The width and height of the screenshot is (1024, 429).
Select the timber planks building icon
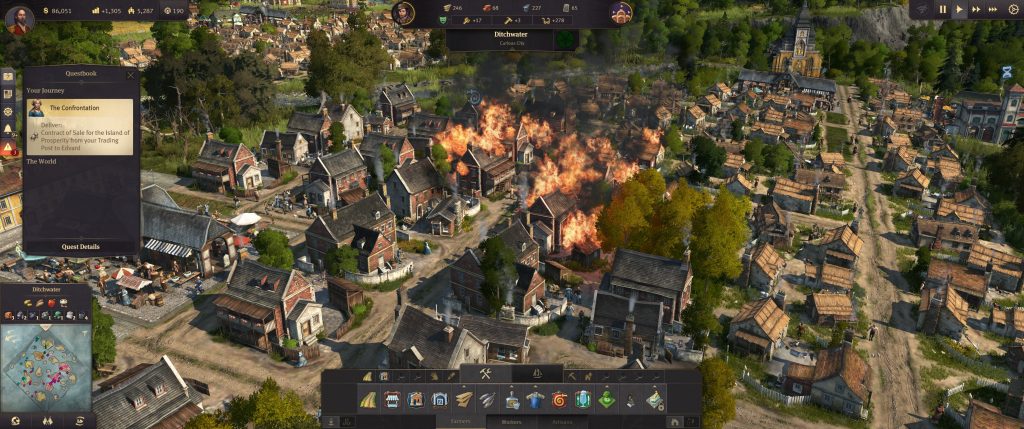point(463,399)
